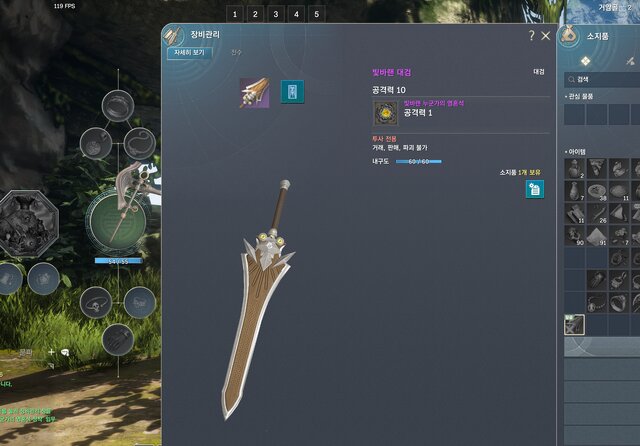This screenshot has width=640, height=446.
Task: Collapse the 아이템 inventory section header
Action: (x=578, y=151)
